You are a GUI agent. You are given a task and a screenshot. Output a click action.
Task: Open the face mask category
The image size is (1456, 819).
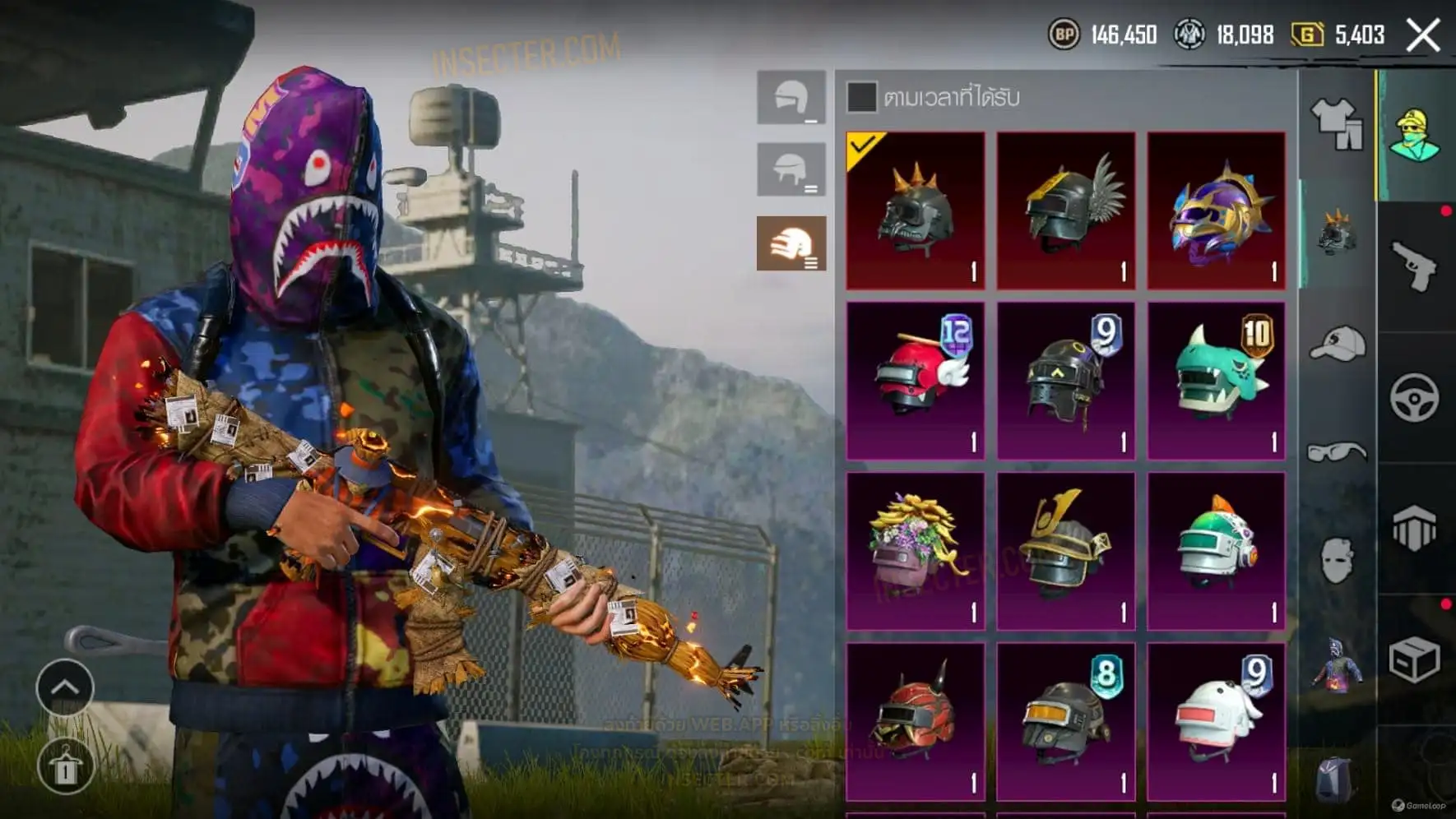(1337, 561)
